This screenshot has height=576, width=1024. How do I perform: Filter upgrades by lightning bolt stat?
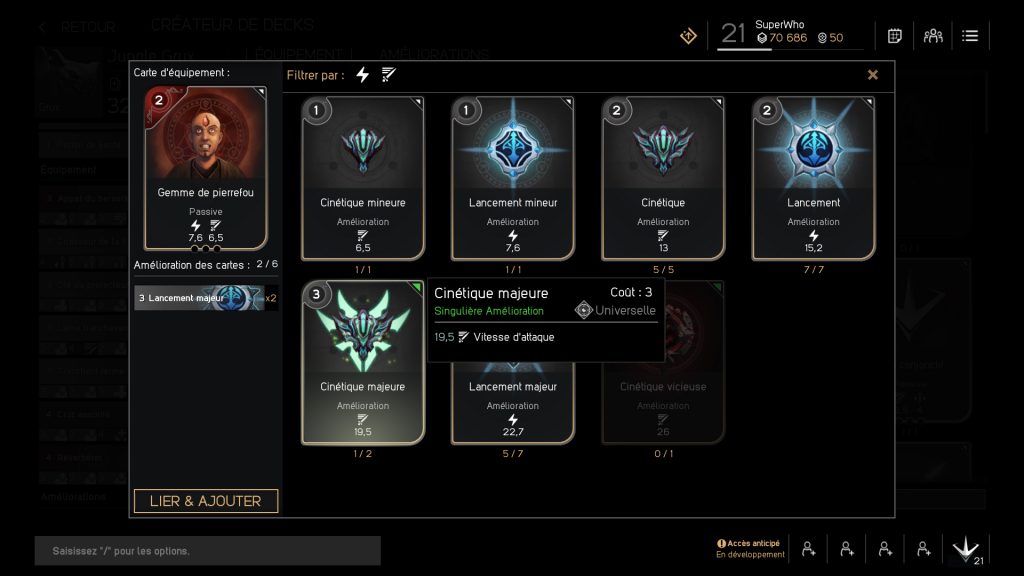(x=362, y=75)
